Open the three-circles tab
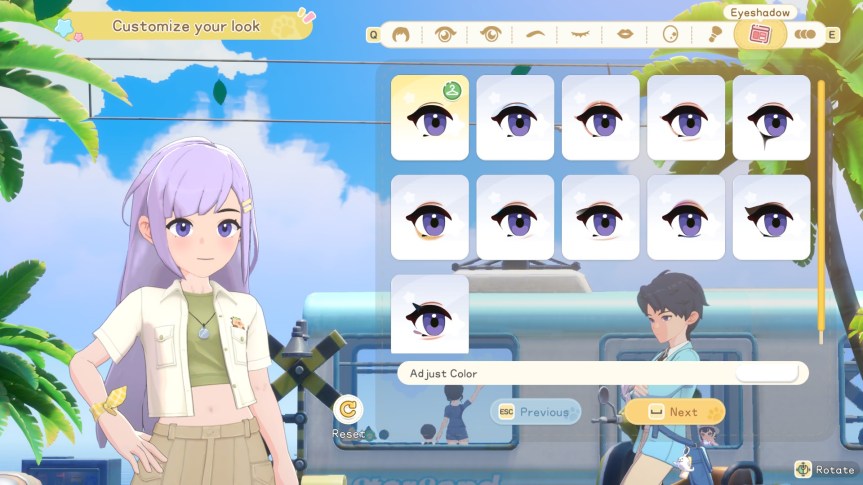Screen dimensions: 863x485 (x=805, y=34)
